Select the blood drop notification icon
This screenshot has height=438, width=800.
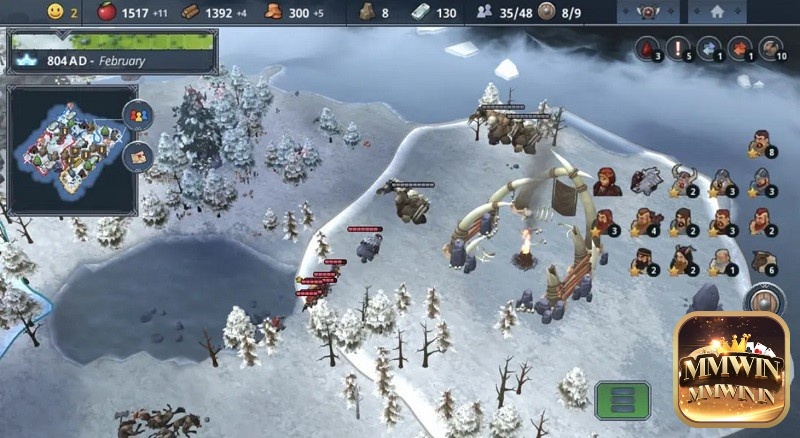[x=650, y=47]
